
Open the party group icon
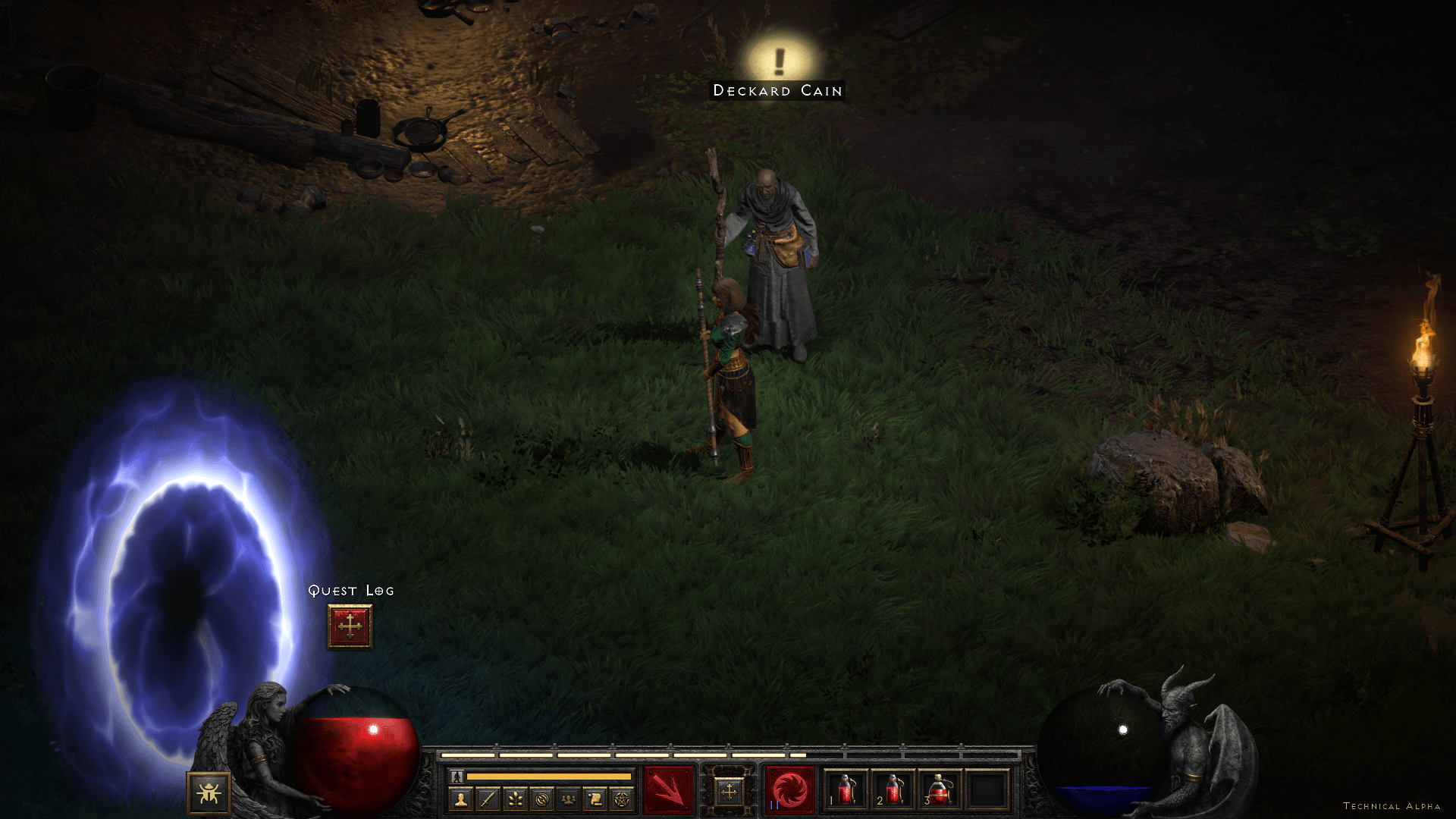coord(569,799)
